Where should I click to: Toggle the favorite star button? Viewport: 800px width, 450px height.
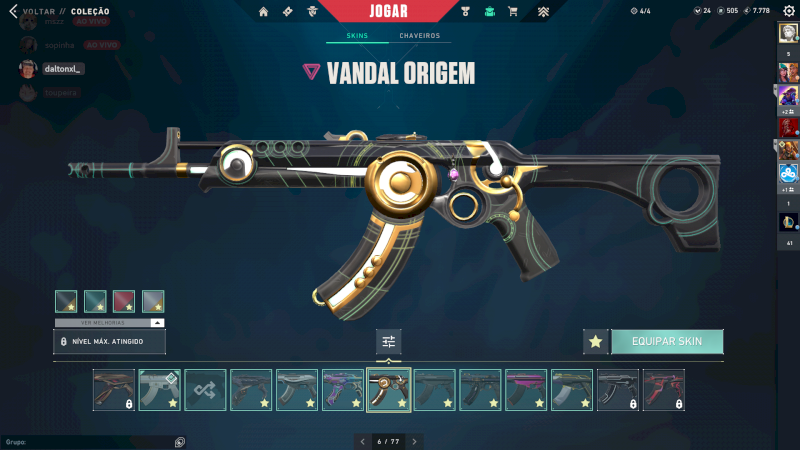pyautogui.click(x=595, y=341)
